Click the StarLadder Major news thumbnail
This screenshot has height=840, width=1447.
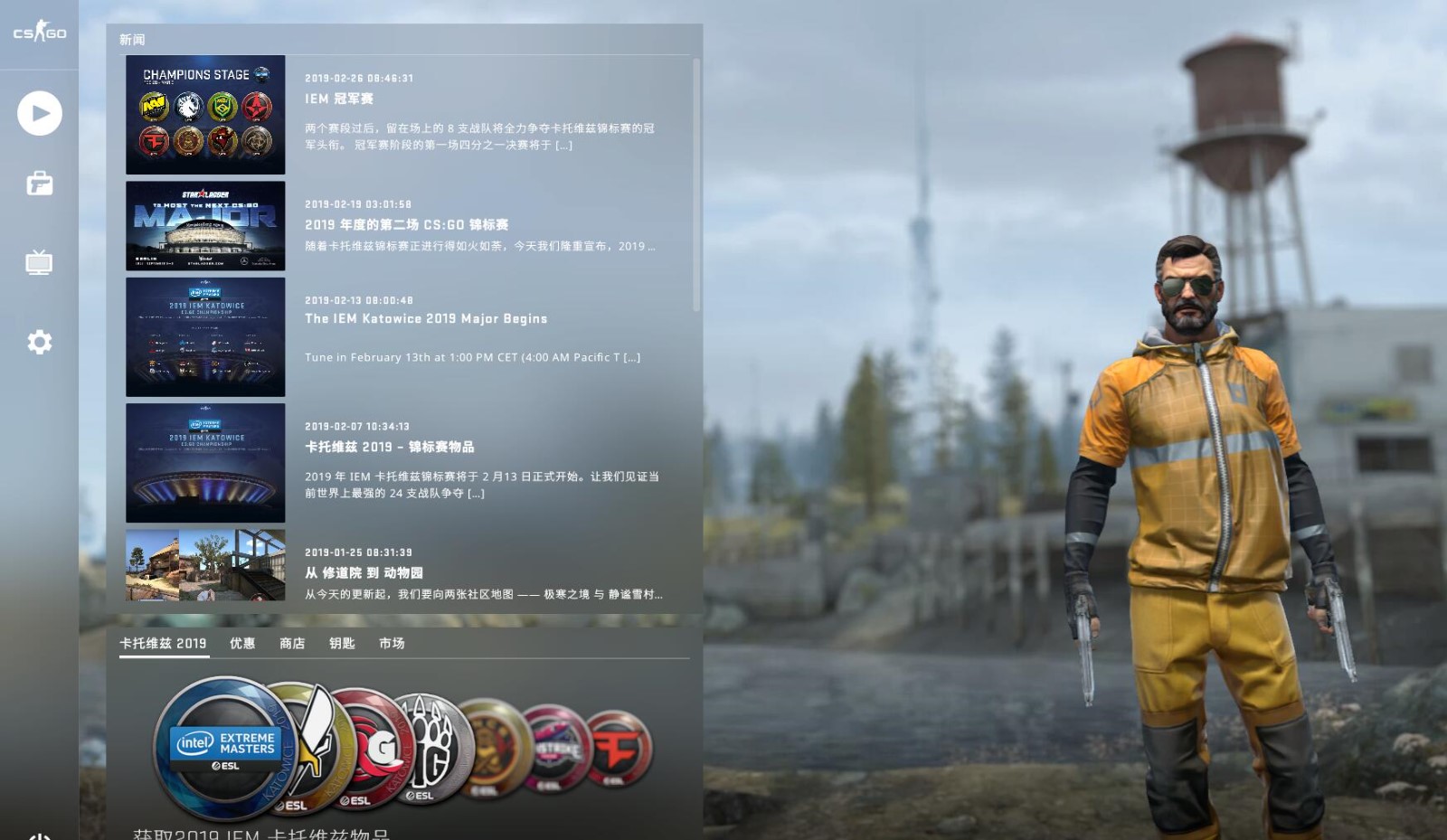pos(205,225)
